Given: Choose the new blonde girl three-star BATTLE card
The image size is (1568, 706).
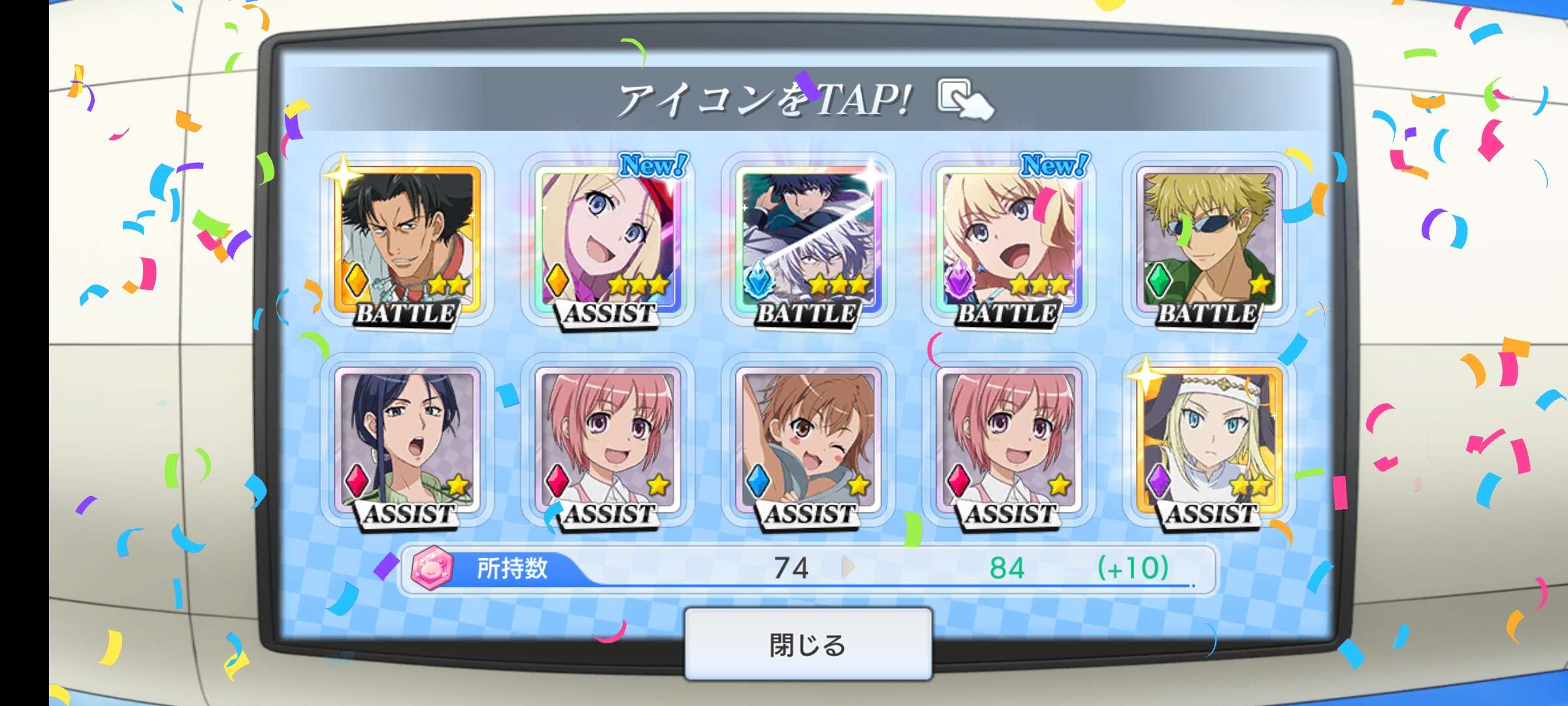Looking at the screenshot, I should point(1009,241).
